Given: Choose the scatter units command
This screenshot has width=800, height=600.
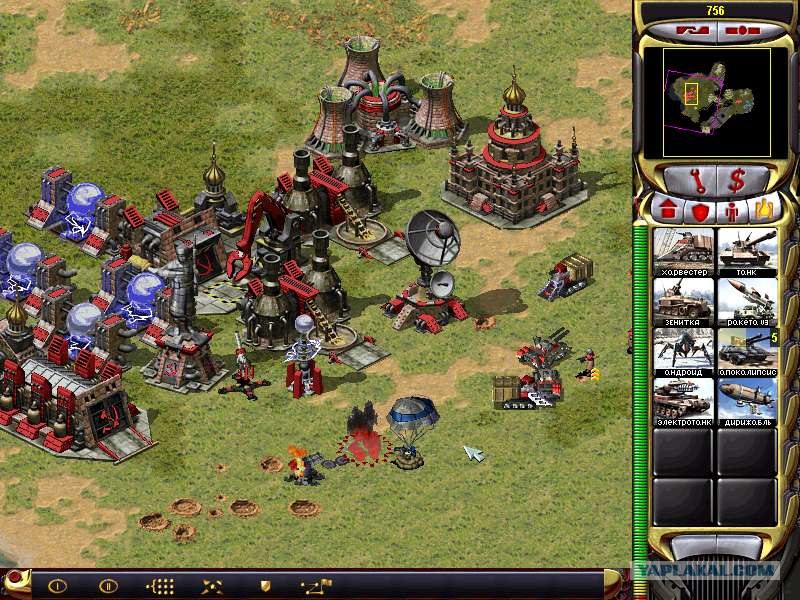Looking at the screenshot, I should (x=212, y=585).
